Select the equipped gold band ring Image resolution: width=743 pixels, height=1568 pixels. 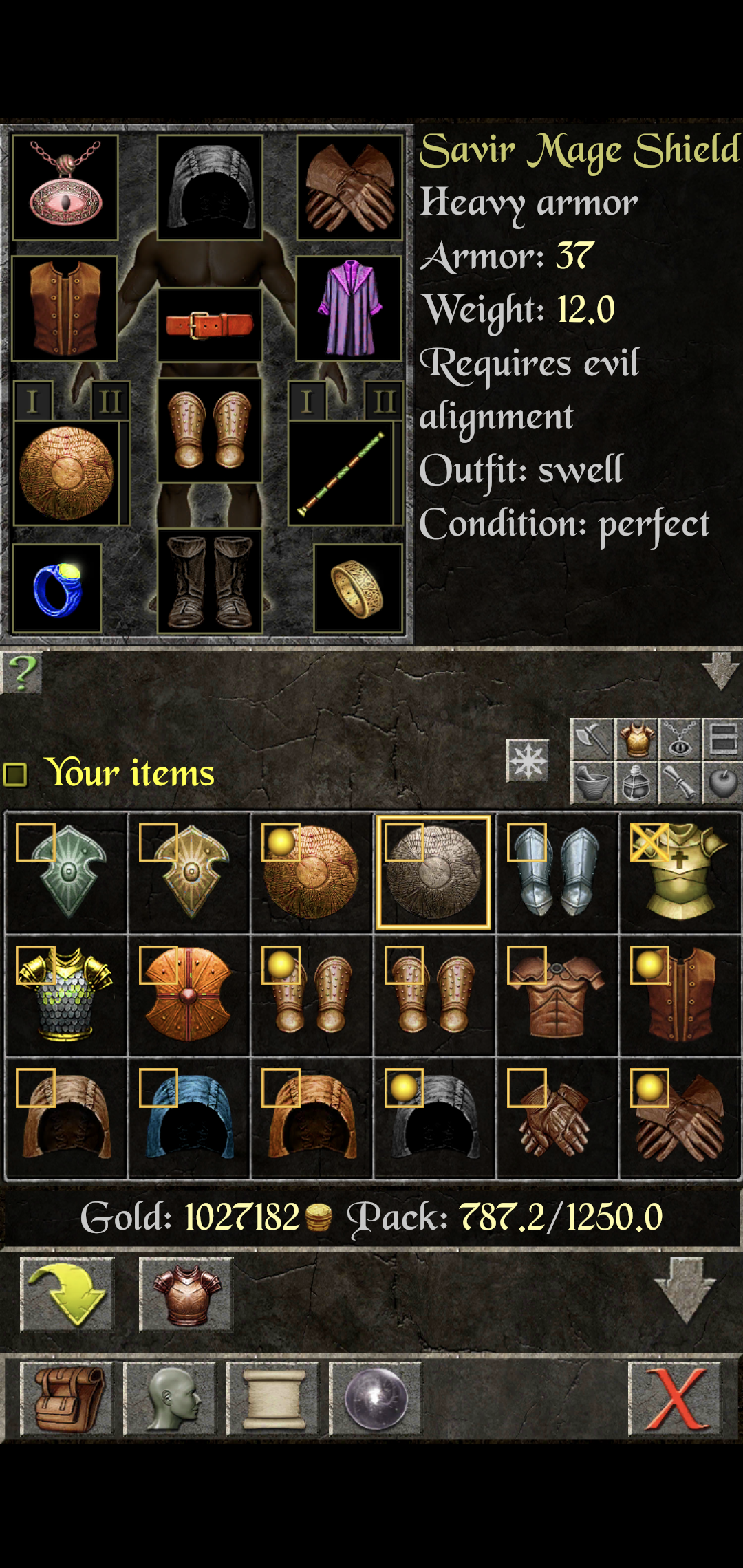[x=358, y=589]
